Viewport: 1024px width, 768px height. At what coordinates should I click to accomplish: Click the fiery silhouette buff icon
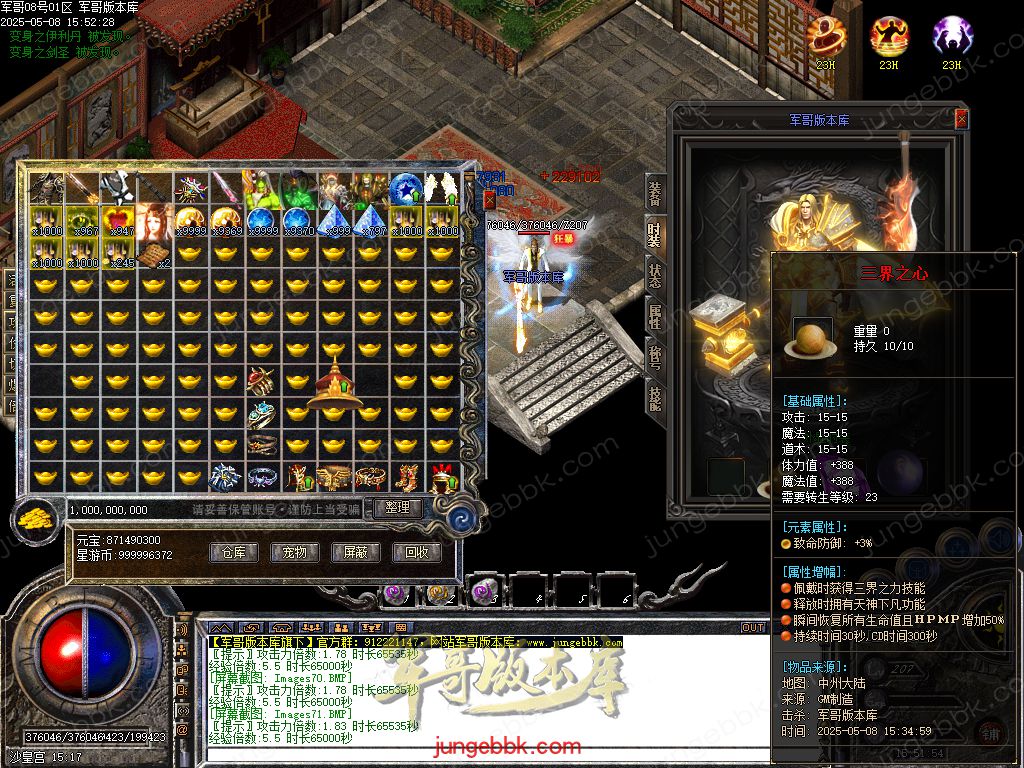pos(889,38)
